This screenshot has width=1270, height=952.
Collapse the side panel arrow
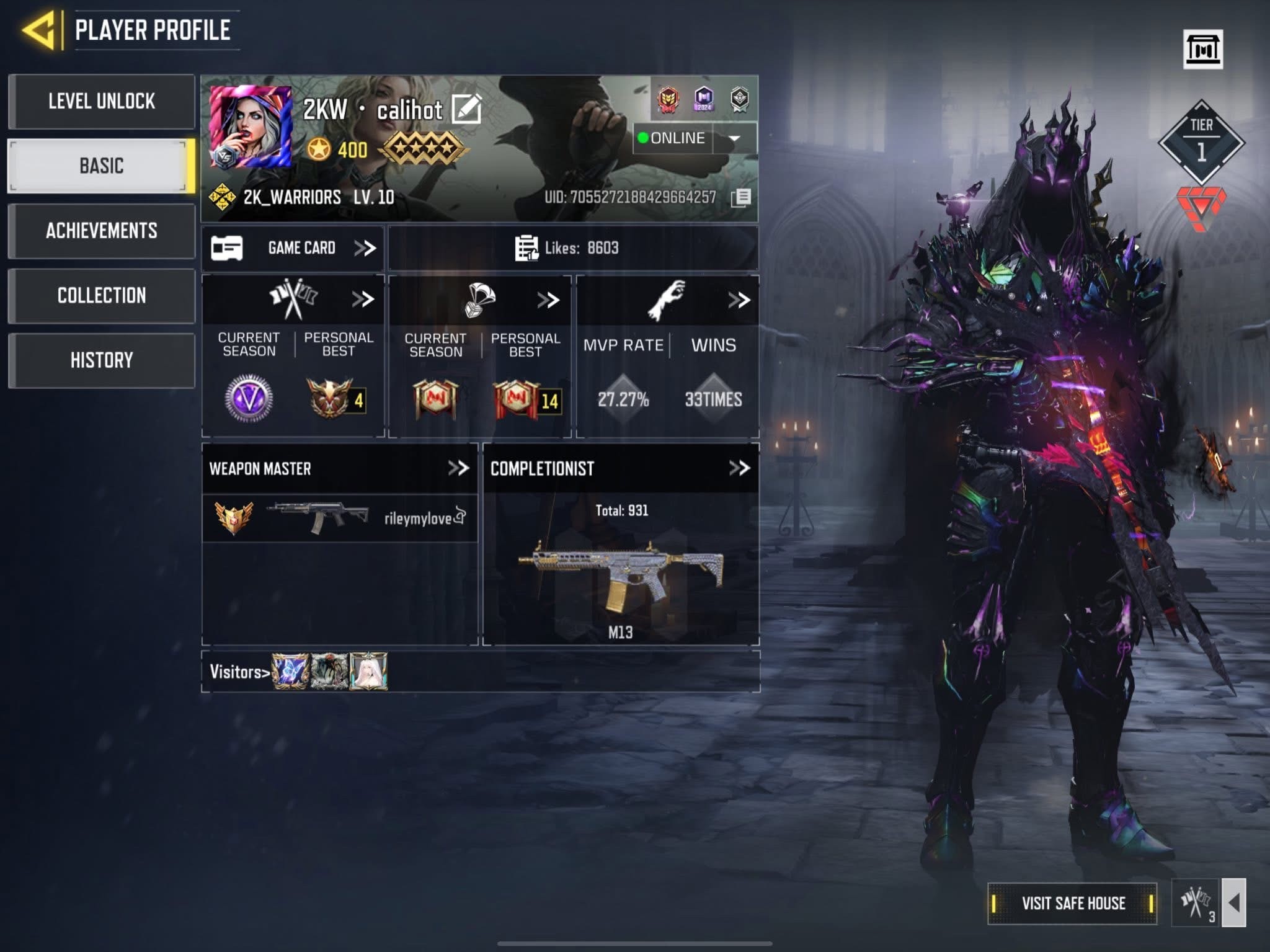click(1233, 903)
